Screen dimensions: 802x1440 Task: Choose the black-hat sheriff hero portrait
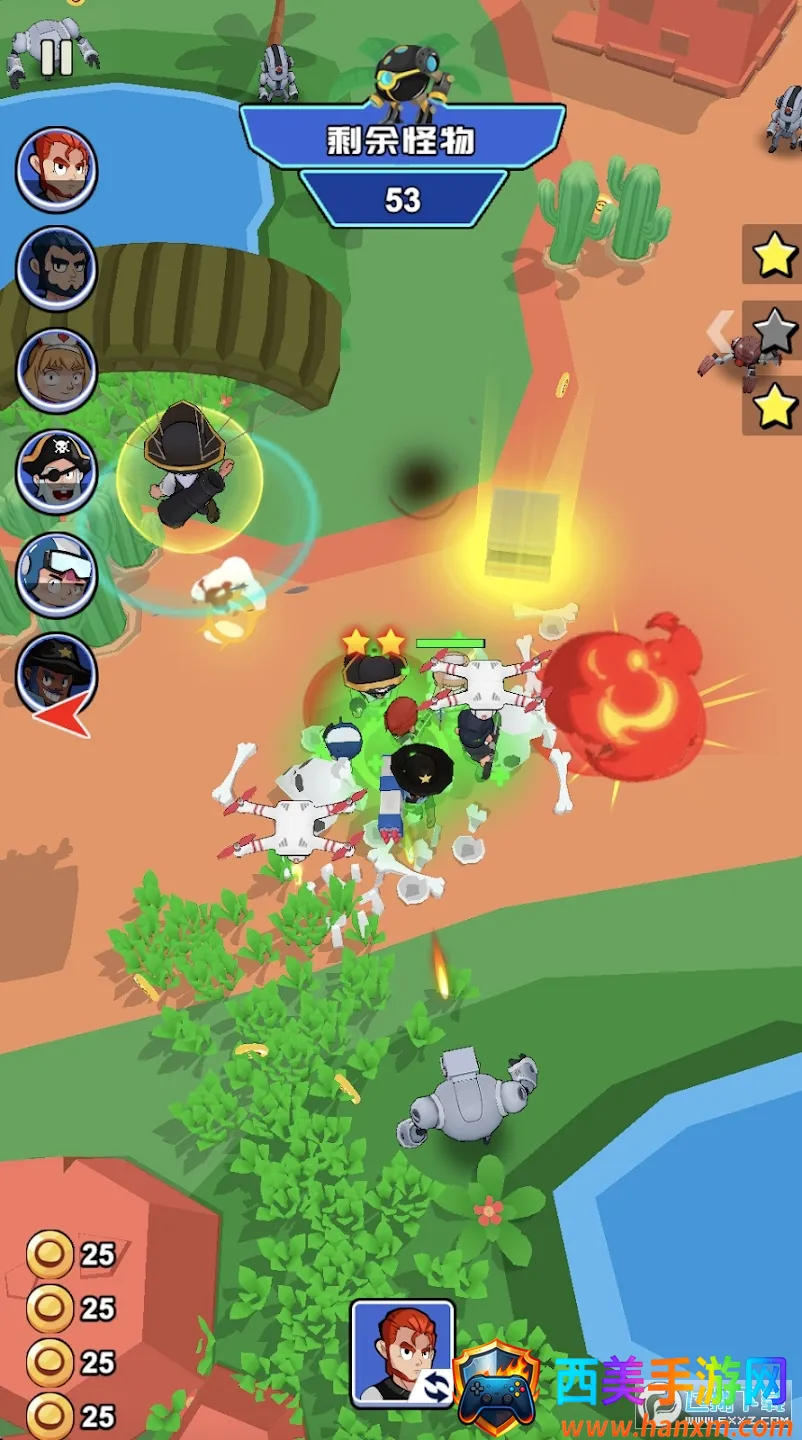[56, 675]
